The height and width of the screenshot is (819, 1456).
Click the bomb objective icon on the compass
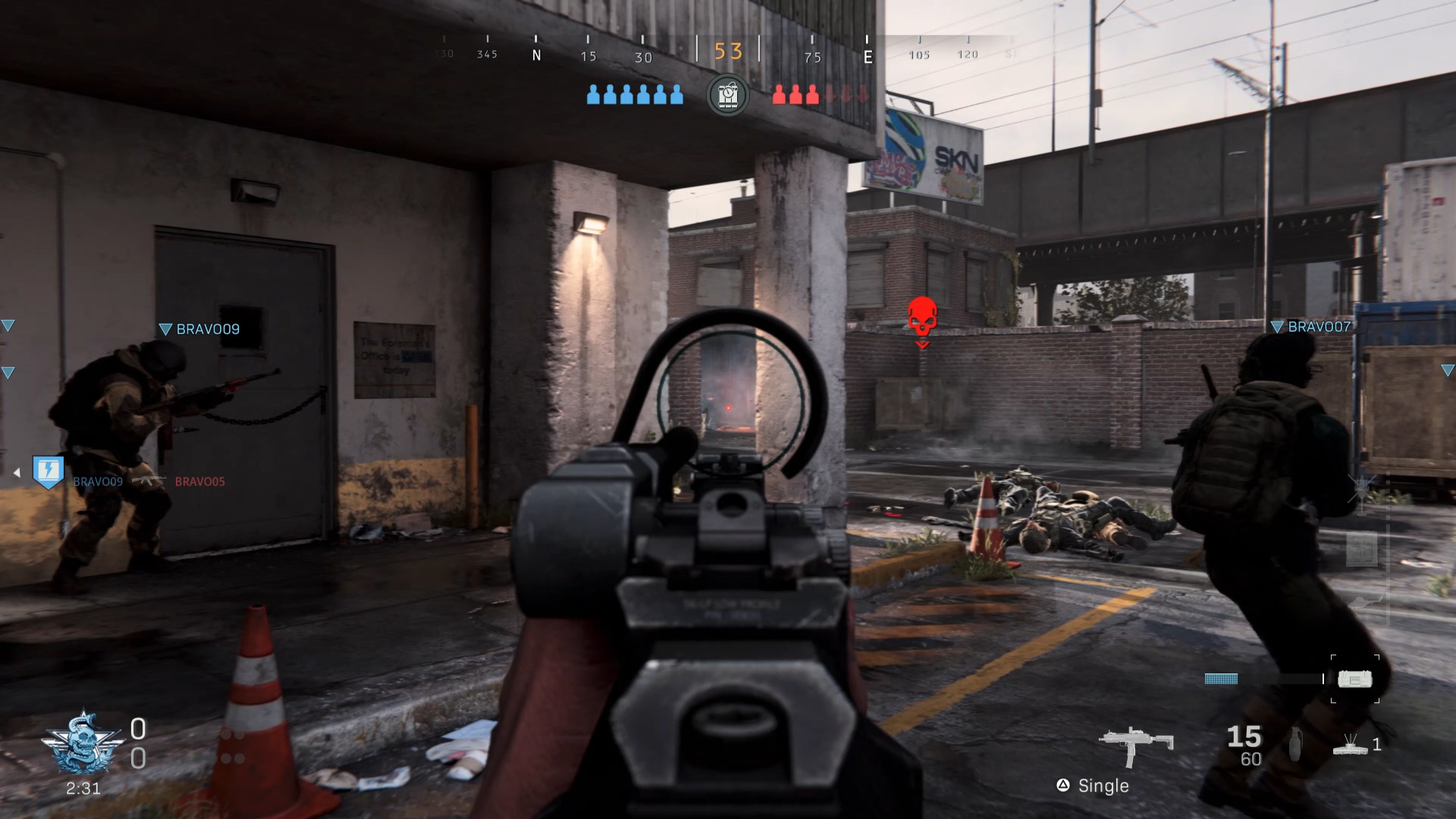click(x=728, y=95)
